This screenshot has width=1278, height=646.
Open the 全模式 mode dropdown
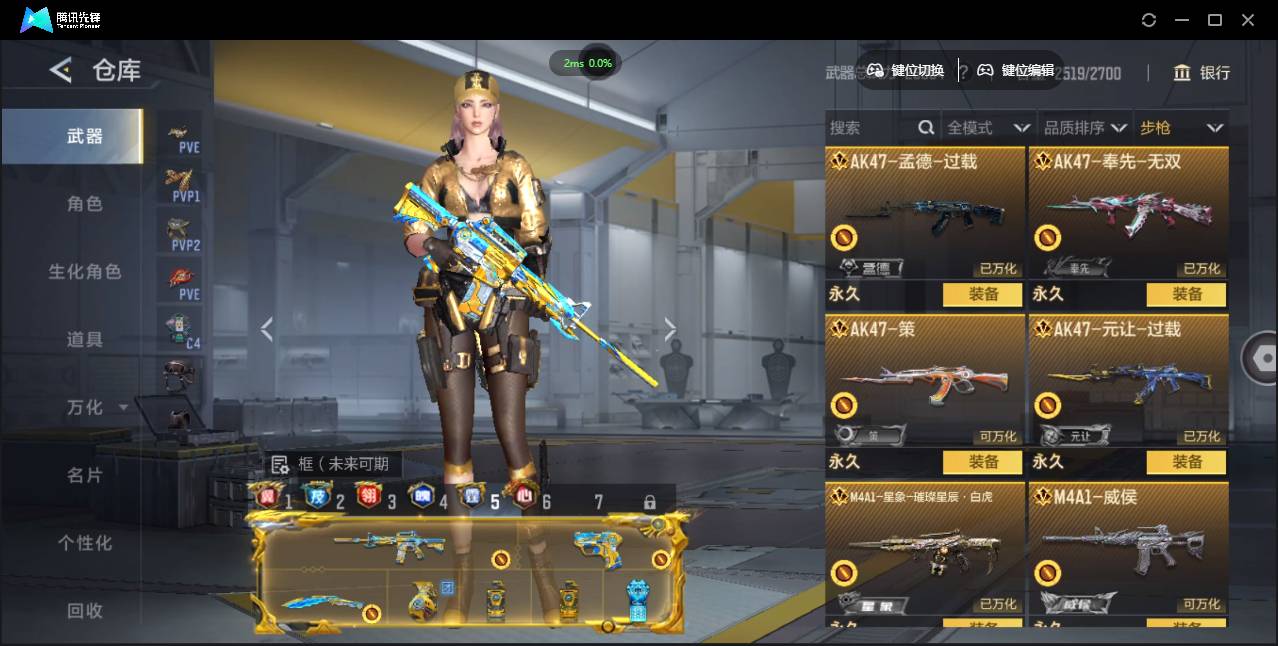988,128
